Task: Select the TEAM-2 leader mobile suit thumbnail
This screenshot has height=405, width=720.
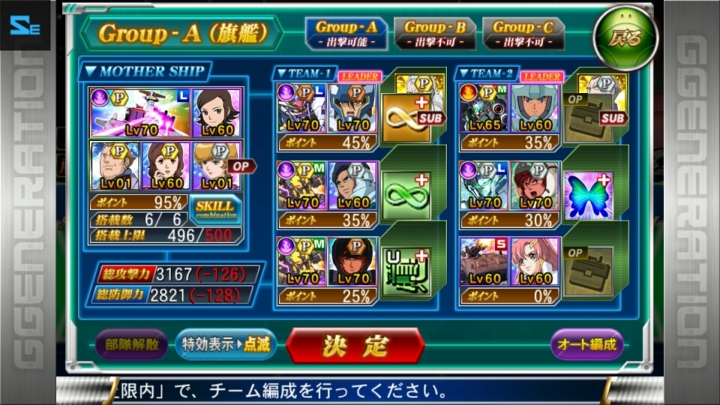Action: point(484,110)
